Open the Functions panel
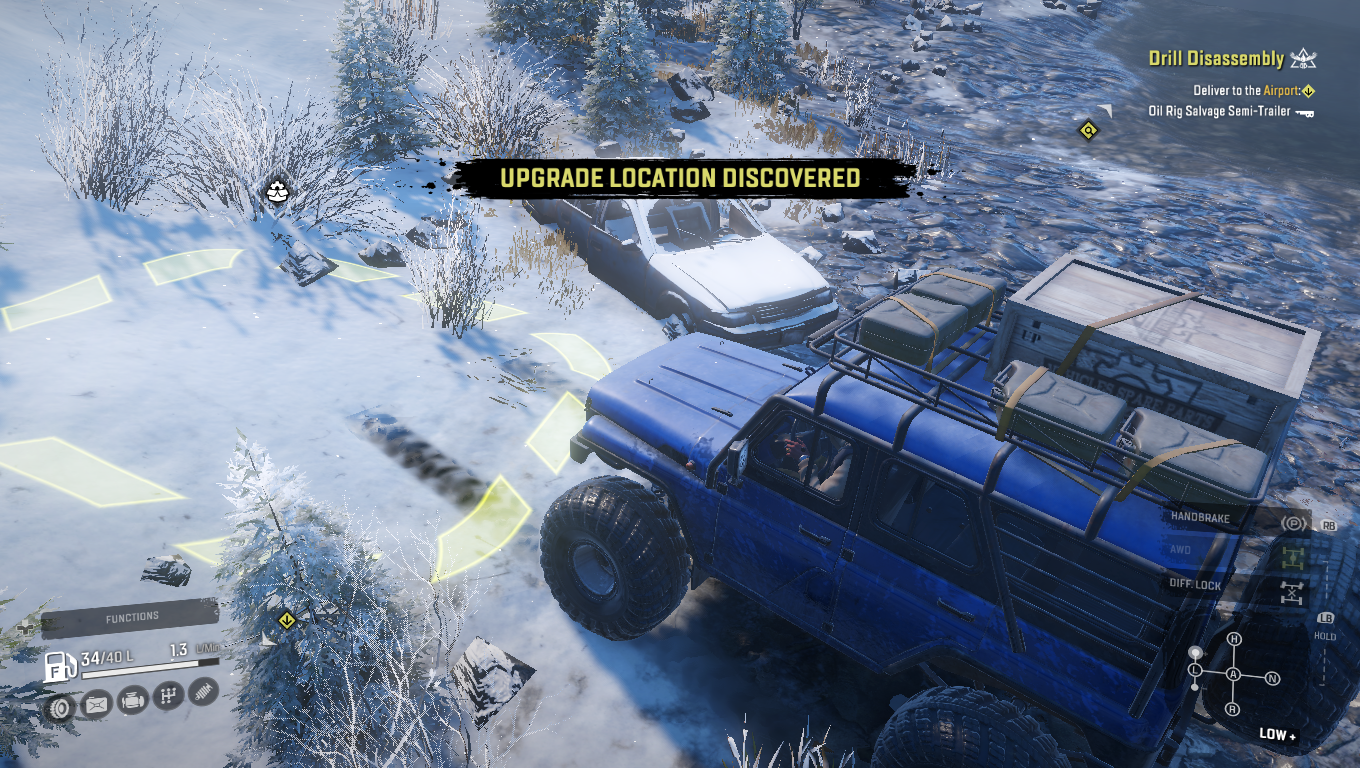Image resolution: width=1360 pixels, height=768 pixels. (131, 618)
